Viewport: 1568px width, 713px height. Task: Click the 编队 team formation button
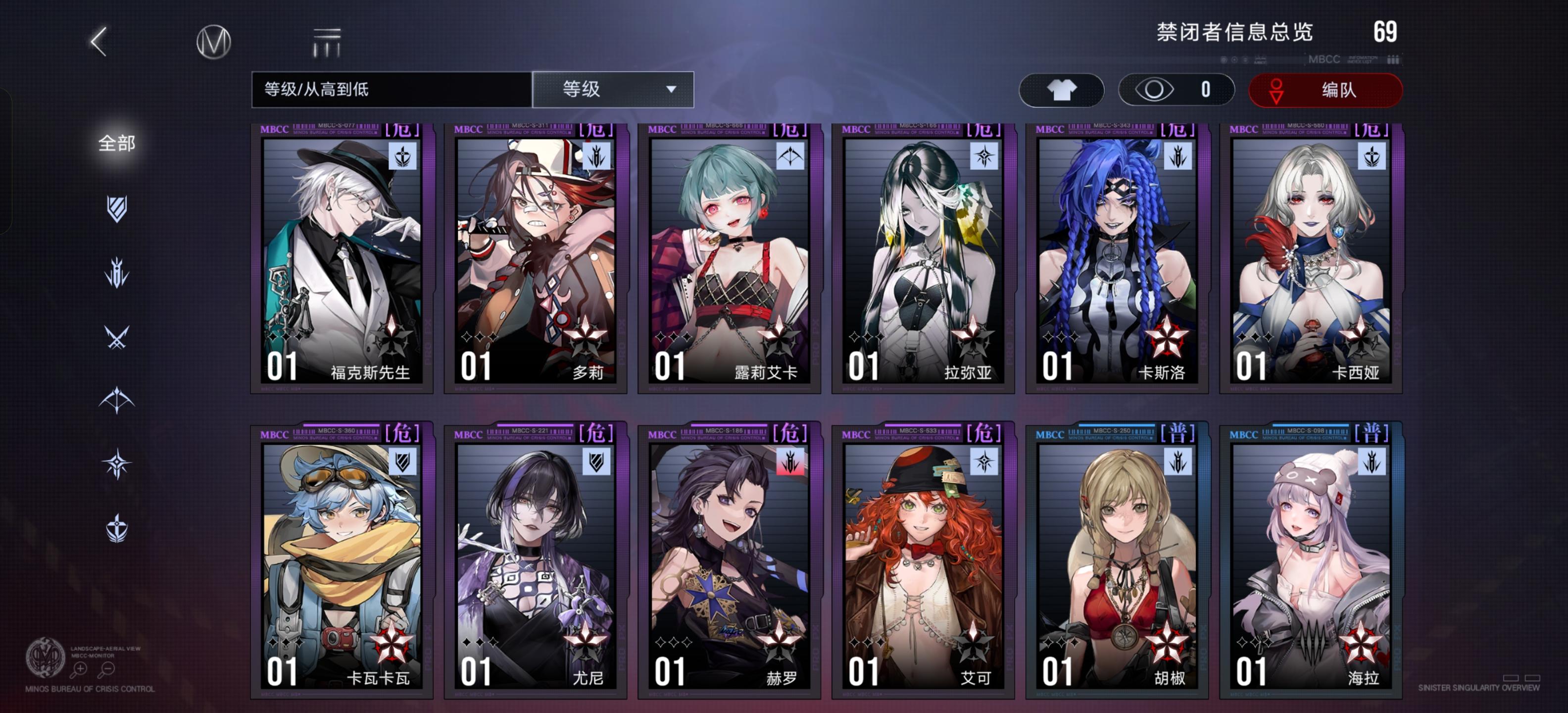1326,89
